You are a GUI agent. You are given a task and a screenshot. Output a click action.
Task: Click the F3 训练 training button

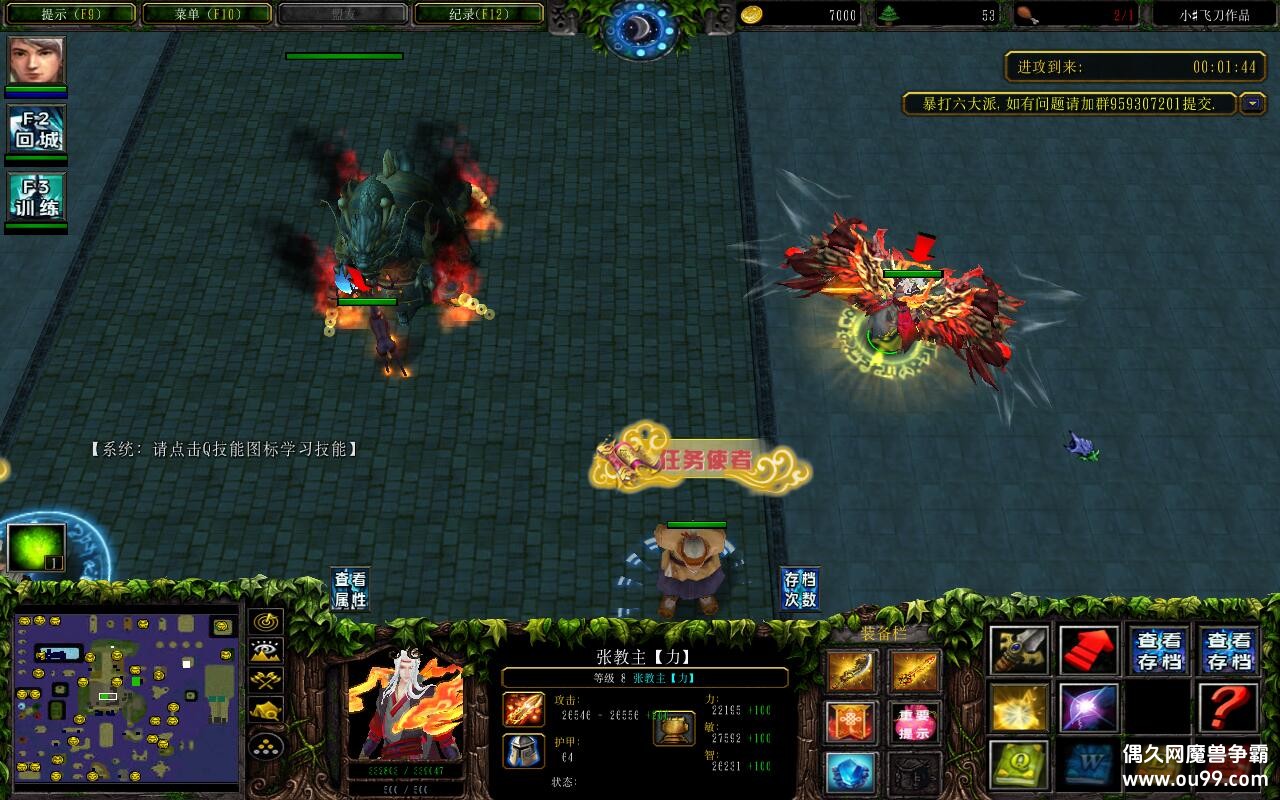37,197
